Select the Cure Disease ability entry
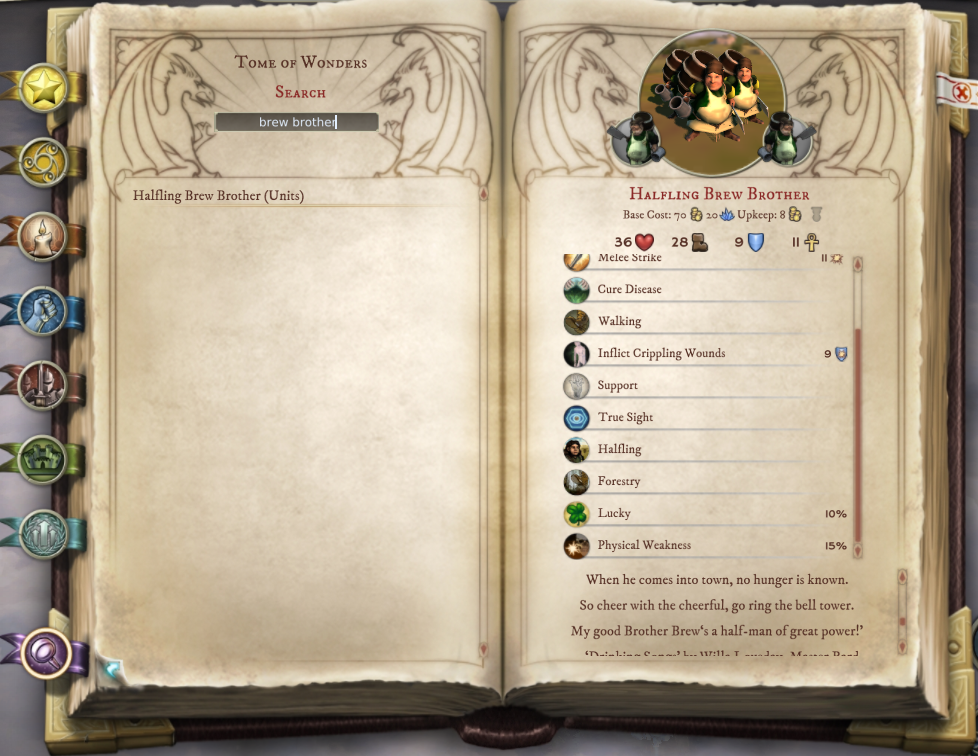978x756 pixels. pos(629,289)
